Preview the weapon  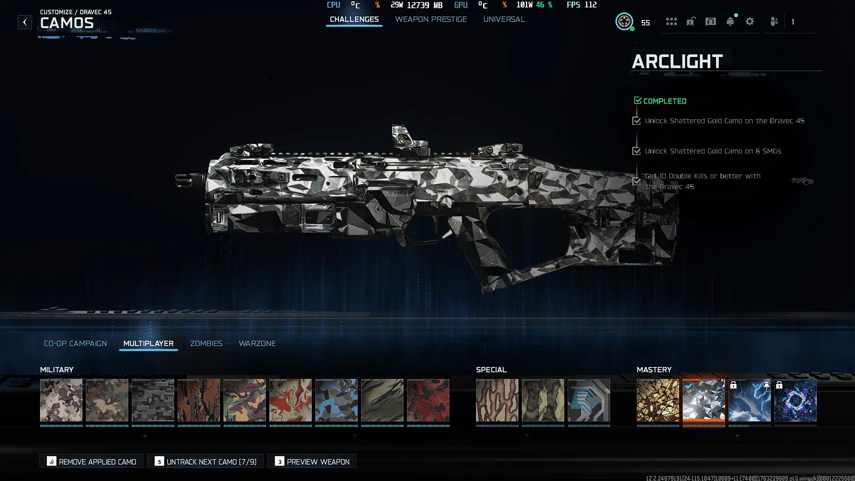(x=312, y=461)
